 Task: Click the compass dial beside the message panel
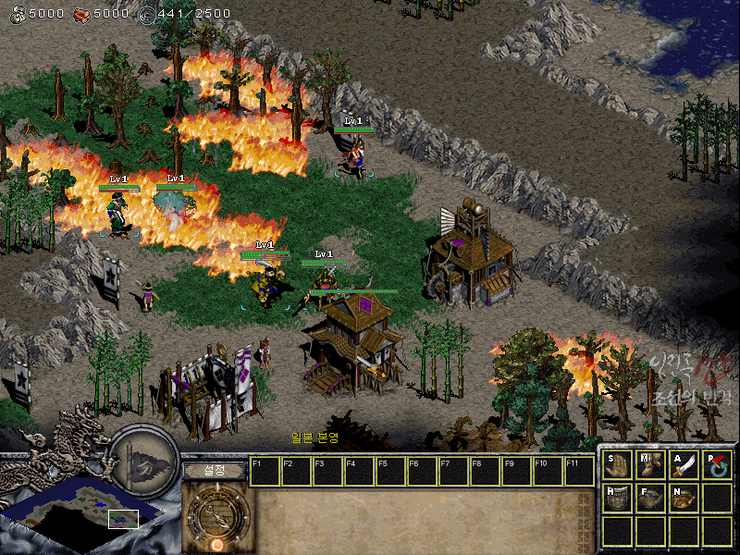tap(214, 515)
